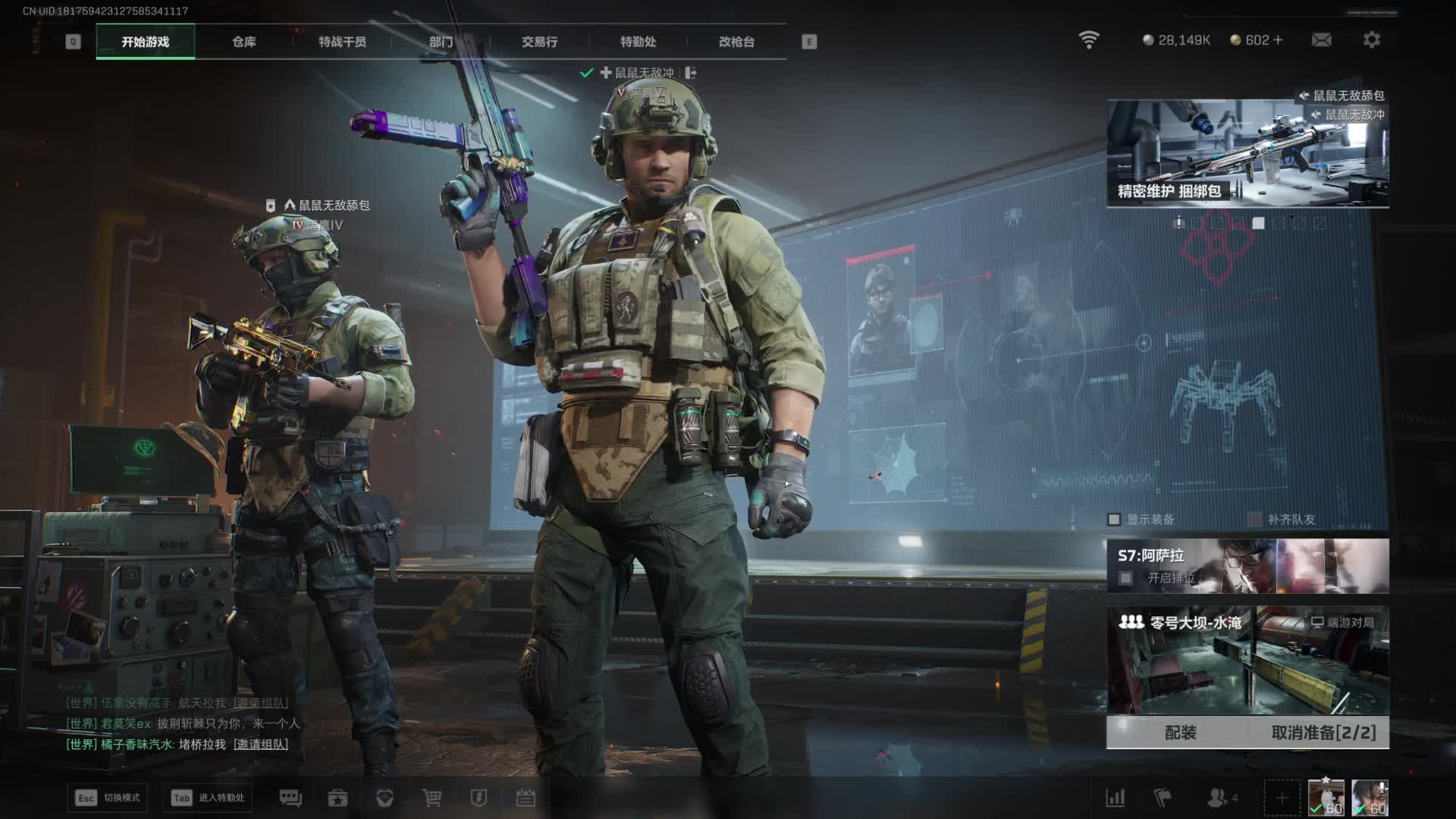Screen dimensions: 1456x819
Task: Open the settings gear icon
Action: coord(1371,40)
